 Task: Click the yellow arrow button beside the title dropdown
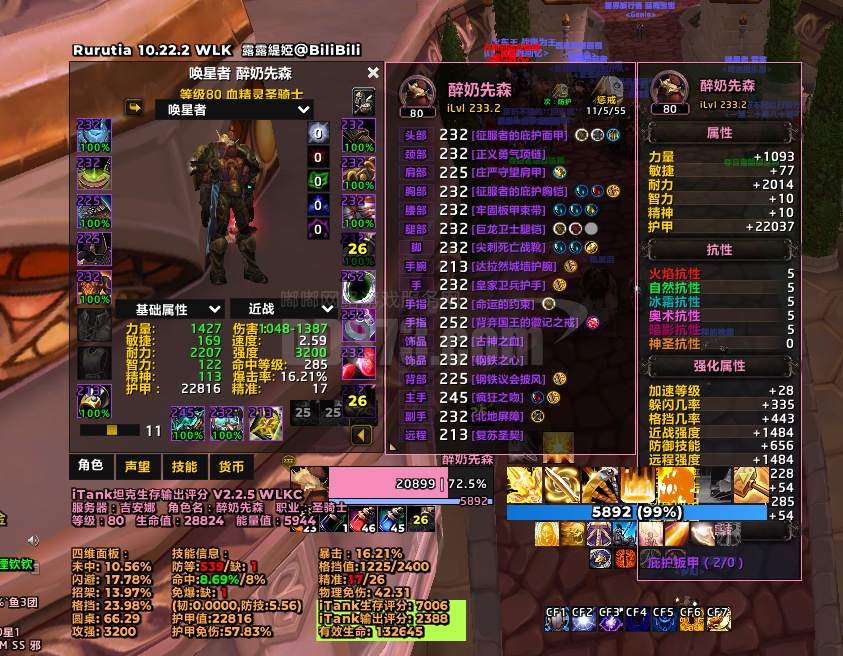[x=133, y=107]
